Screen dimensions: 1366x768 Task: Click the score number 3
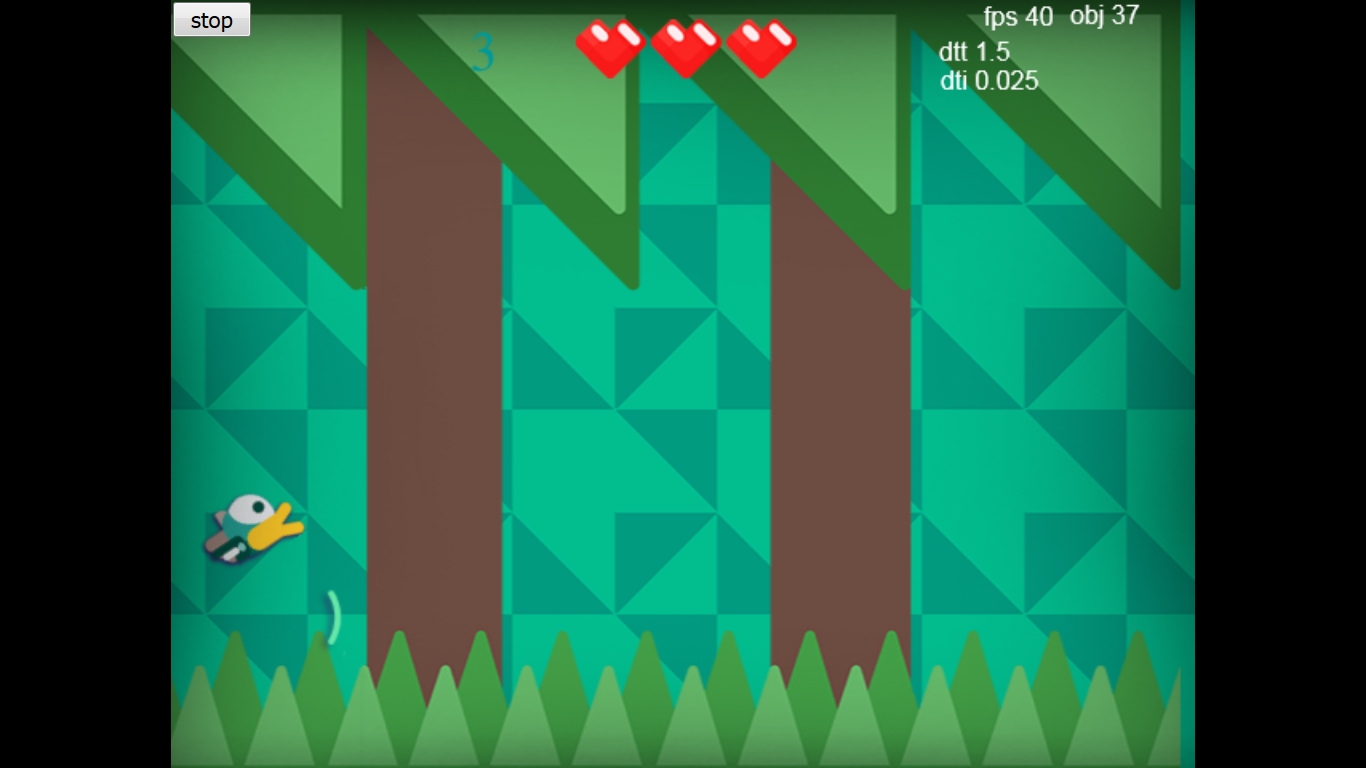click(484, 52)
